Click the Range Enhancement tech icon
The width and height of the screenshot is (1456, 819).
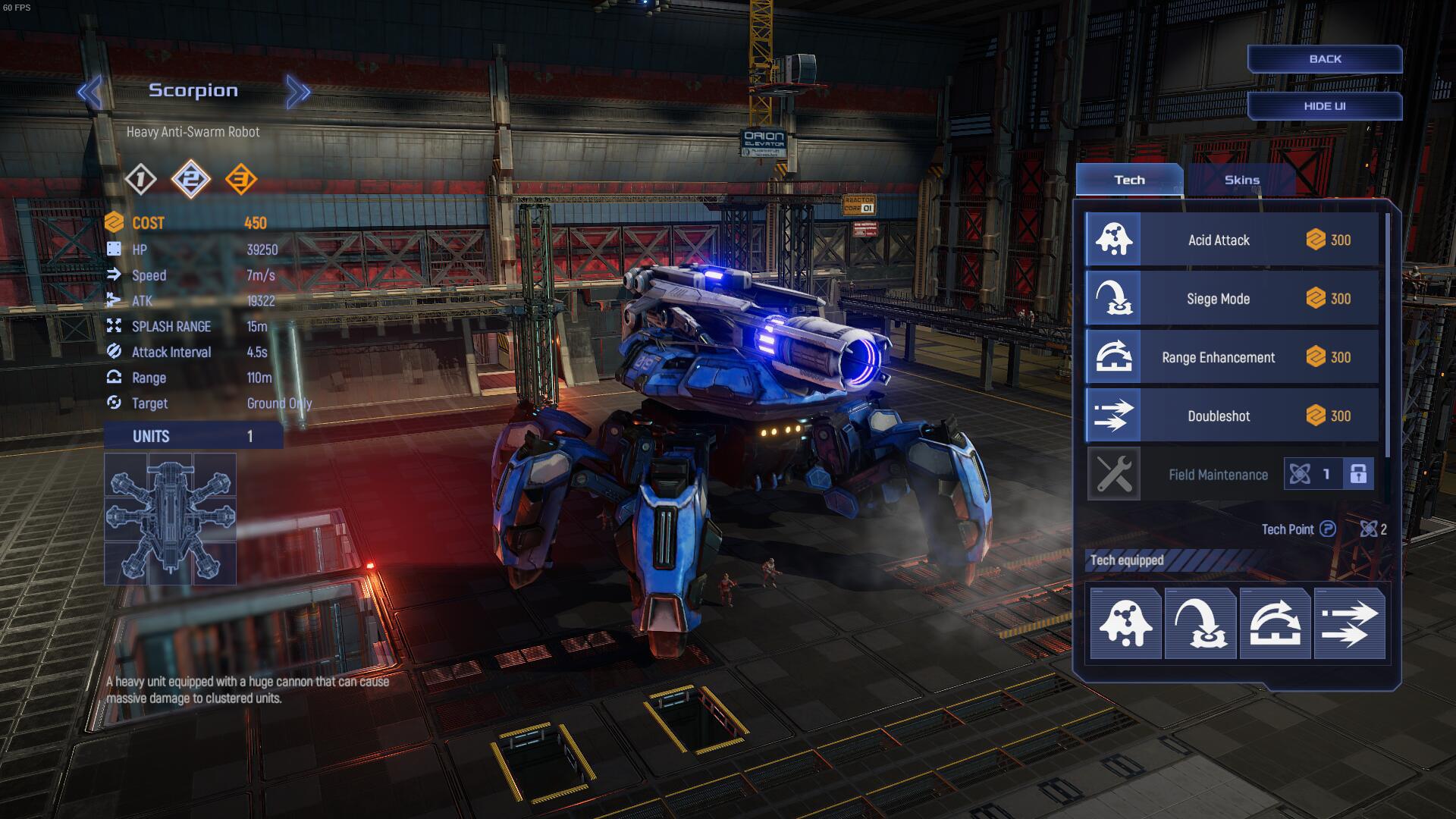(1114, 356)
